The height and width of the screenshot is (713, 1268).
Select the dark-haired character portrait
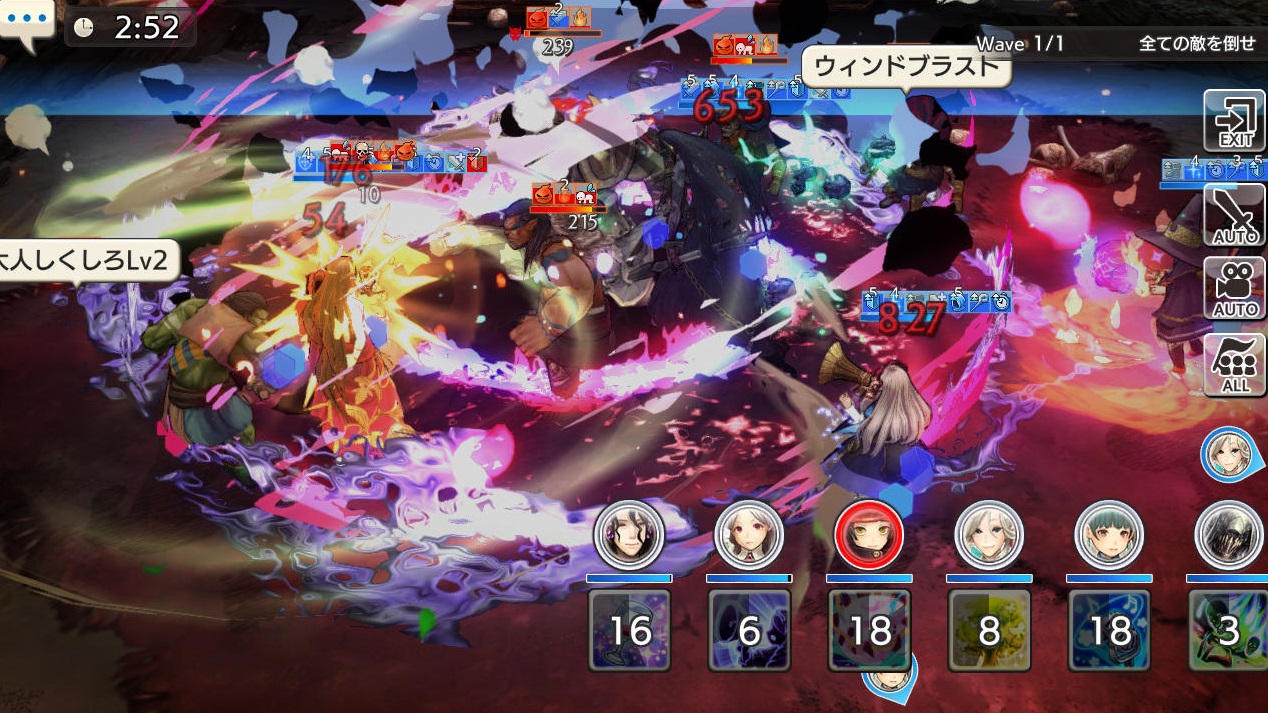(629, 536)
